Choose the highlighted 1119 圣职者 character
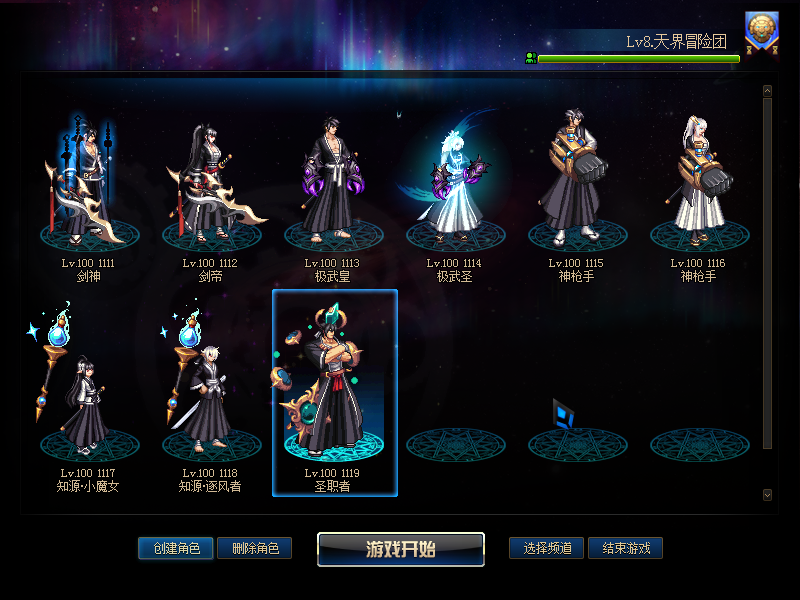This screenshot has width=800, height=600. (334, 393)
